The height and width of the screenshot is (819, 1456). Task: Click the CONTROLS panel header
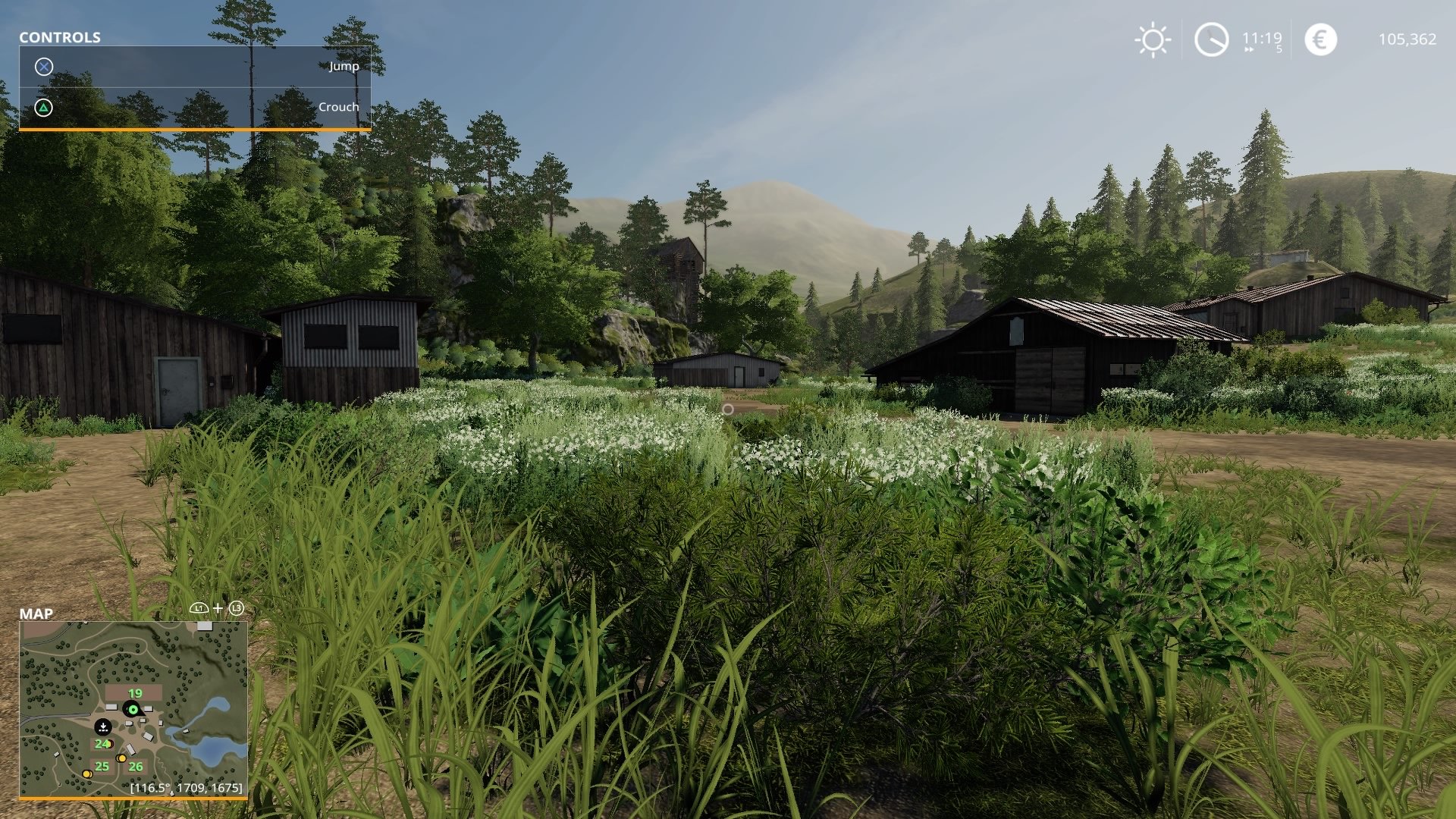[x=59, y=36]
